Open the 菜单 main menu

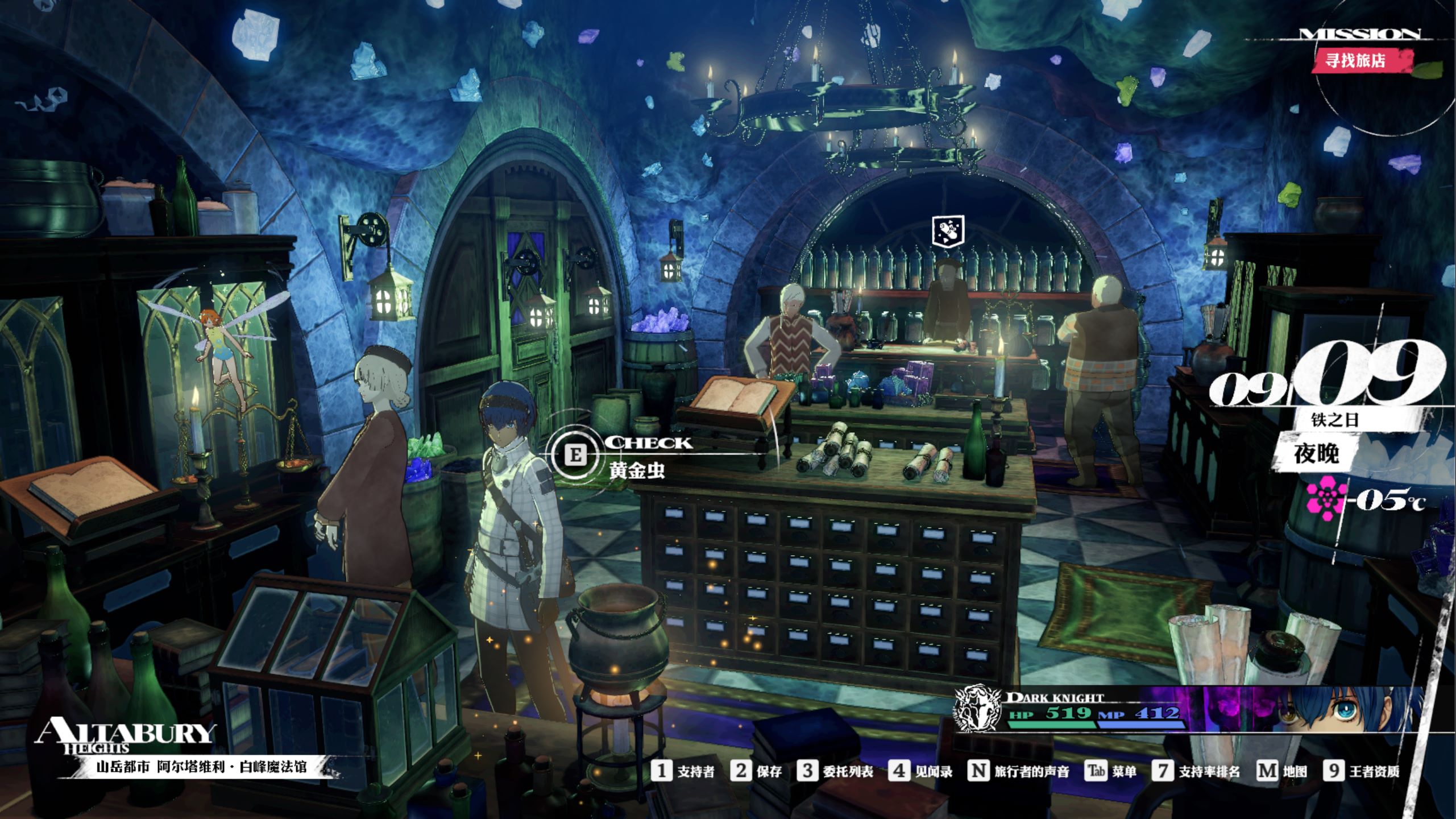tap(1111, 771)
